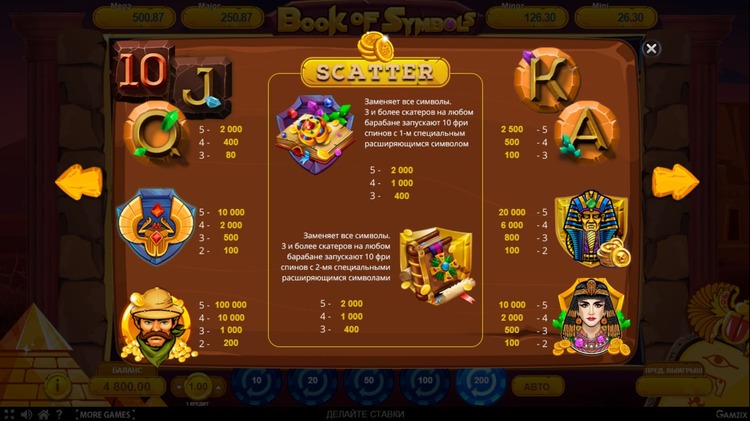Close the paytable window
This screenshot has height=421, width=750.
point(651,48)
